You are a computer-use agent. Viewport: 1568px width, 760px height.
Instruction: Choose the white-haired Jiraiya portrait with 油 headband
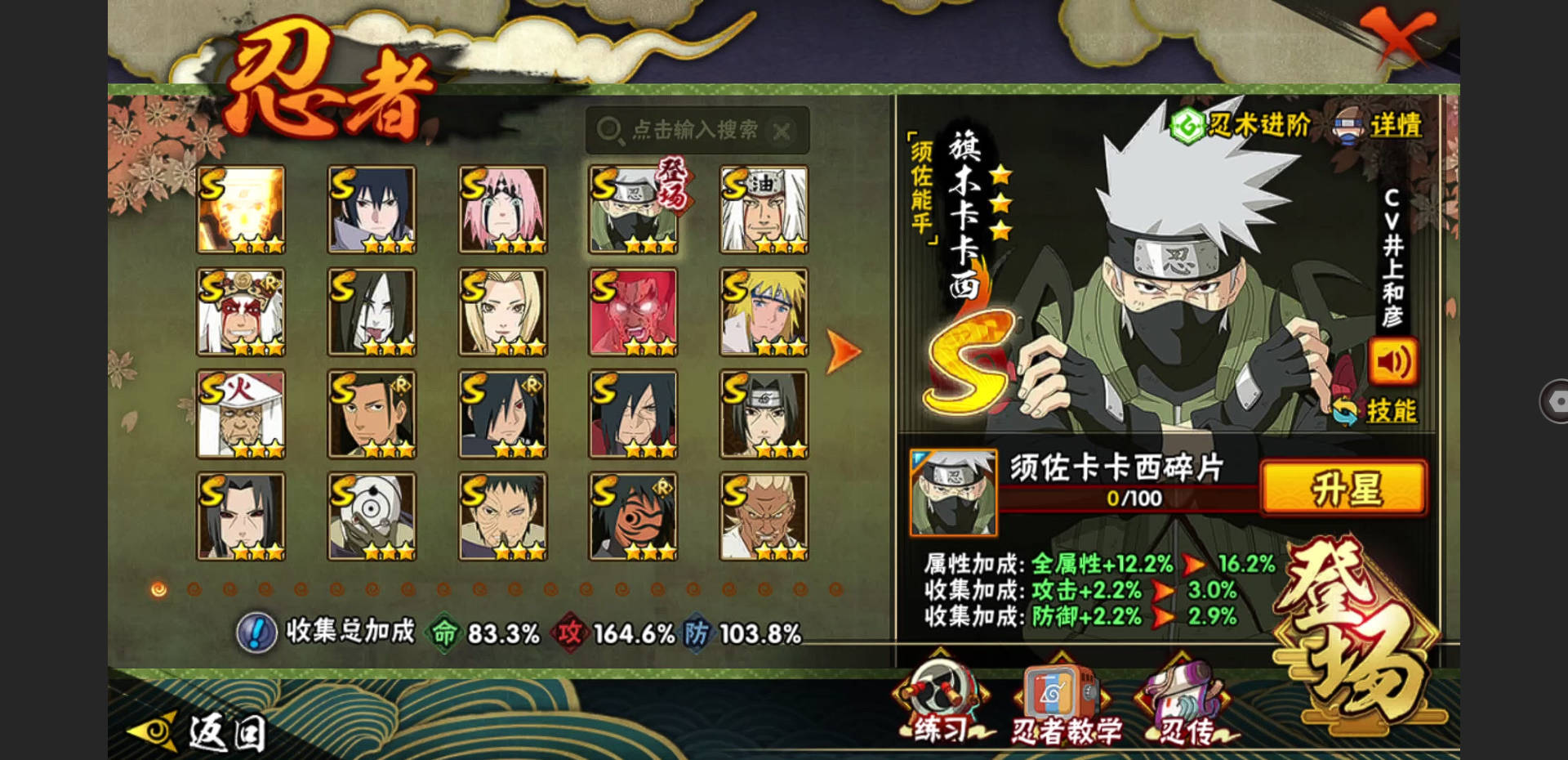pos(764,209)
